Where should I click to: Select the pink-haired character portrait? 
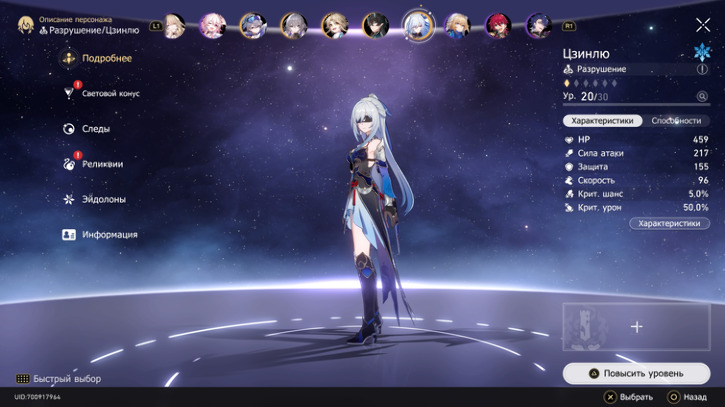[213, 25]
